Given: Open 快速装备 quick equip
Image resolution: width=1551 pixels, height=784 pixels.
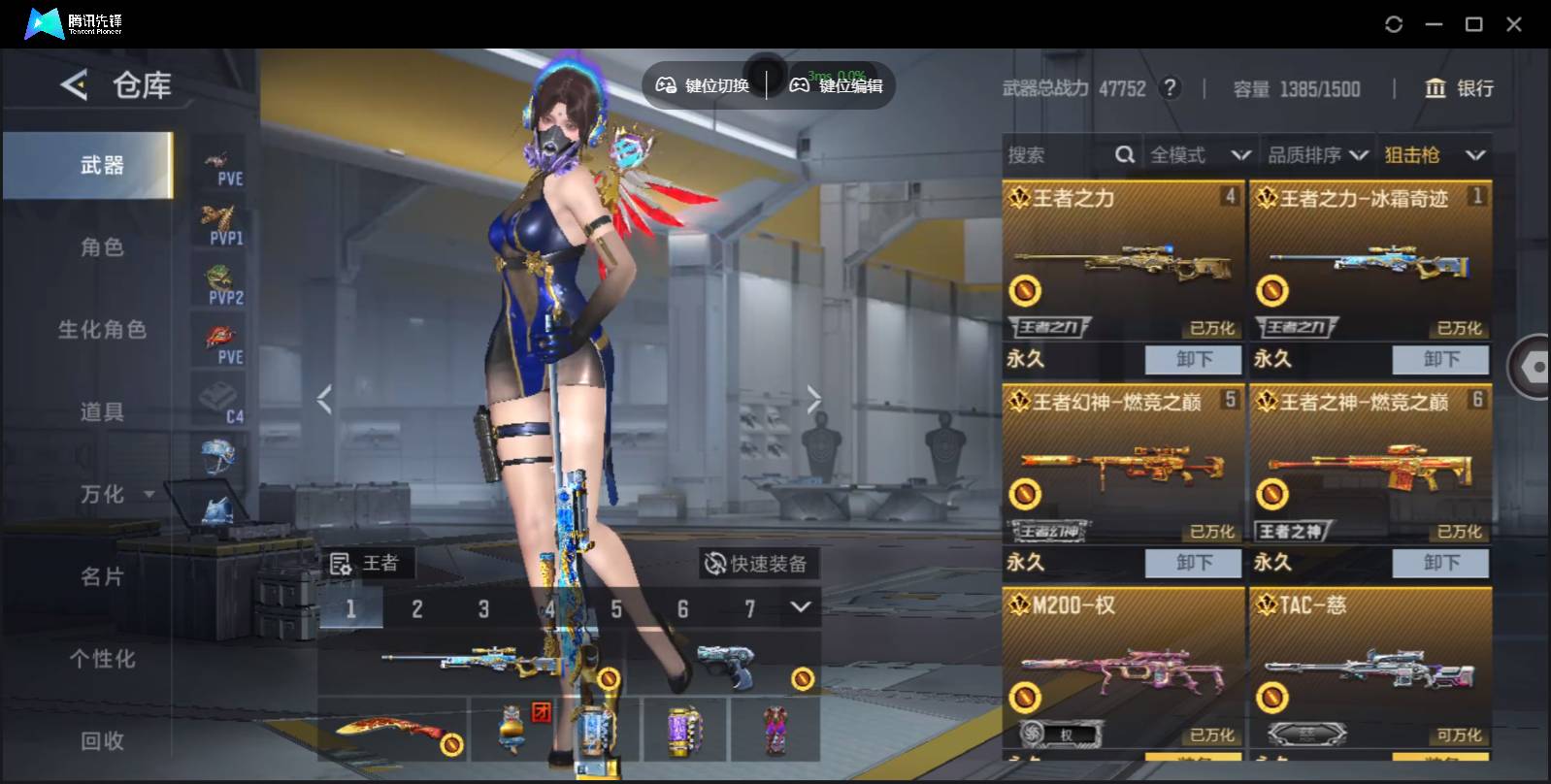Looking at the screenshot, I should tap(757, 564).
